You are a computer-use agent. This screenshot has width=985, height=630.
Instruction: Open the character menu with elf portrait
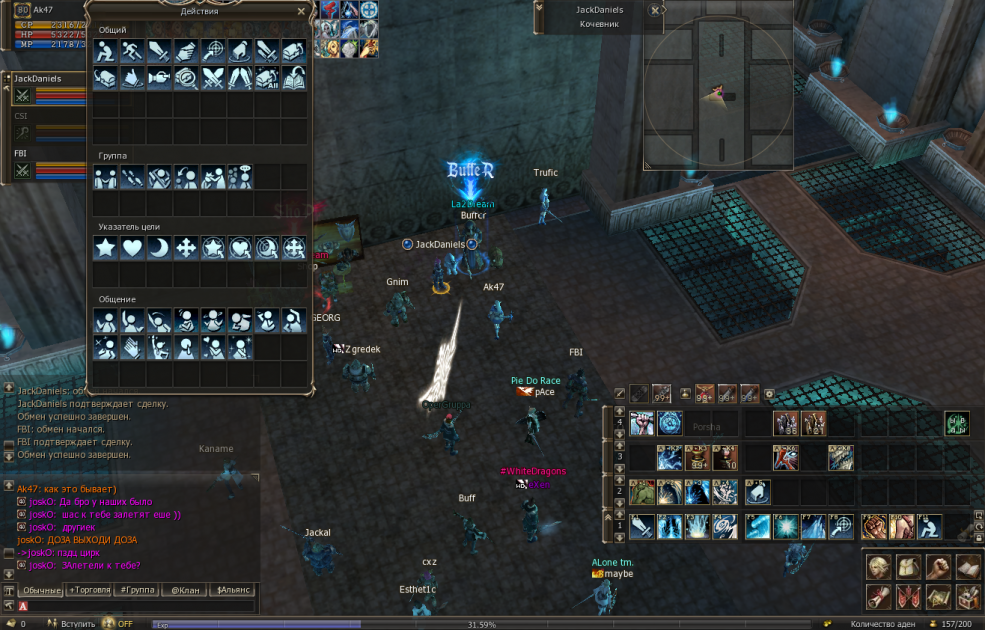879,567
